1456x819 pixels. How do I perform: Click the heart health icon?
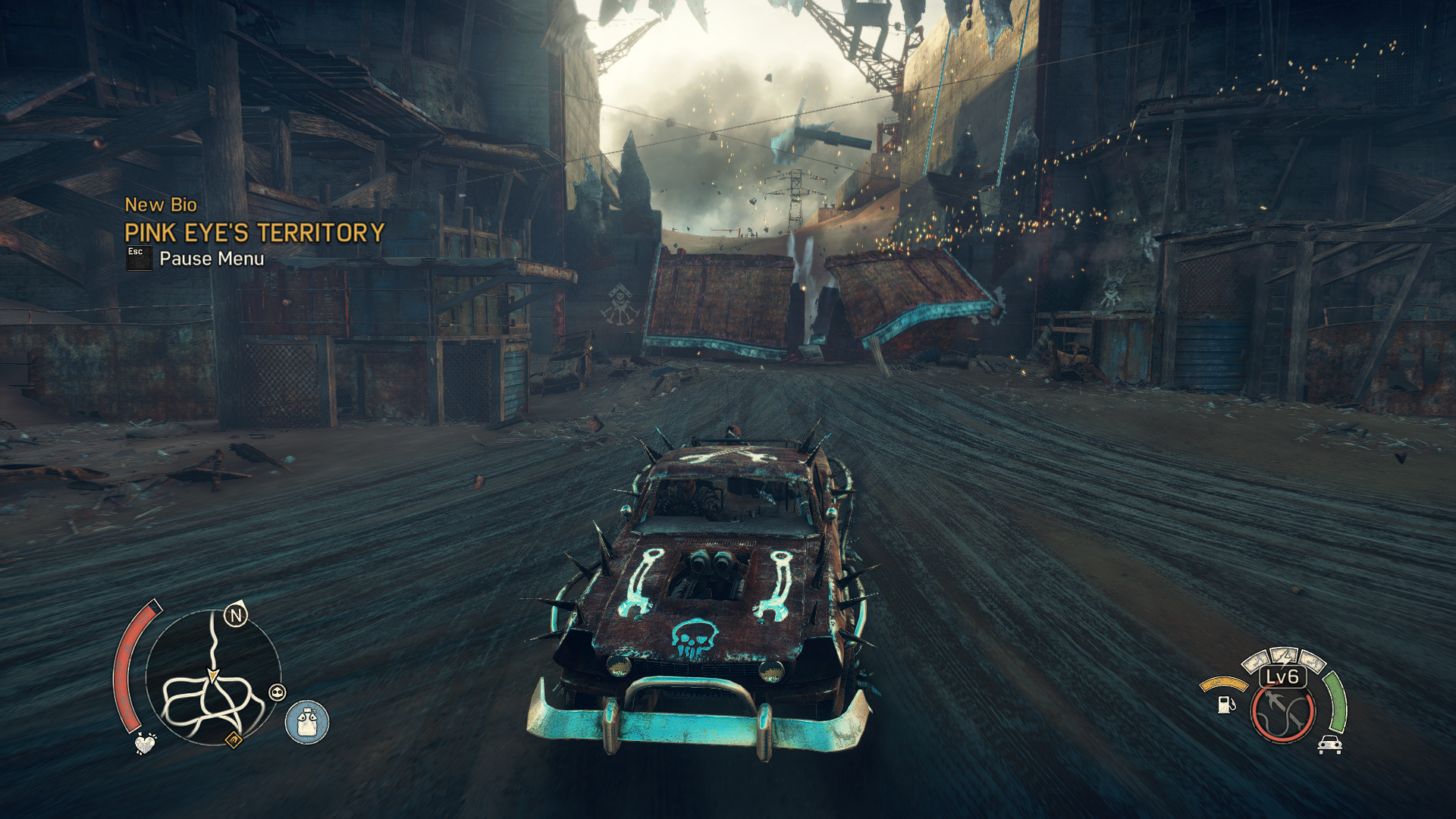tap(145, 743)
